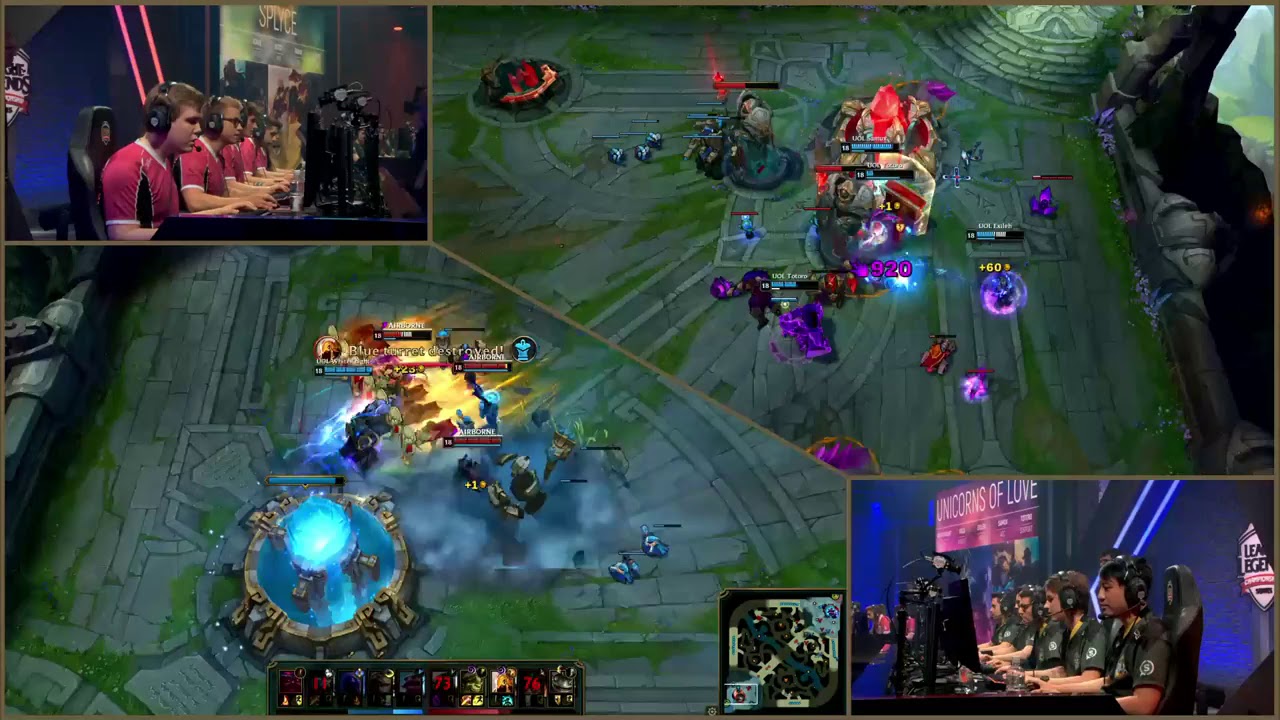
Task: Select the first champion portrait in the HUD bar
Action: (x=289, y=683)
